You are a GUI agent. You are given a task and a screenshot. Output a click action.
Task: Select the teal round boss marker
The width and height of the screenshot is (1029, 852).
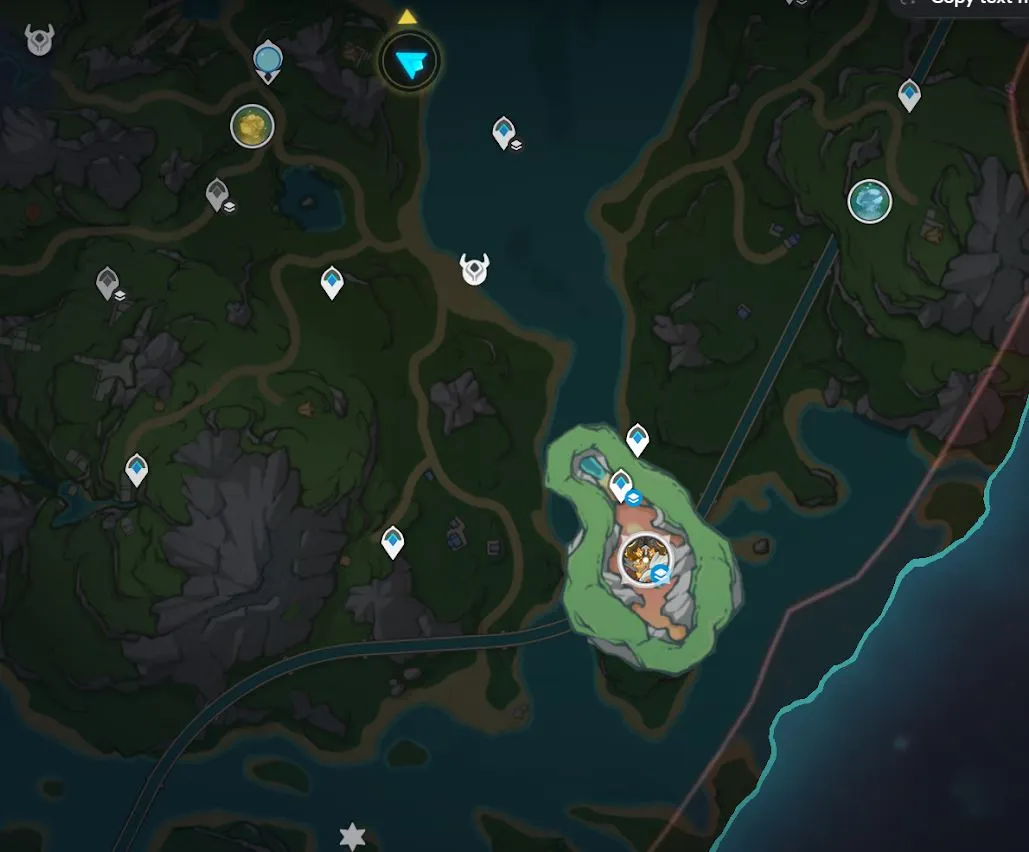point(869,201)
